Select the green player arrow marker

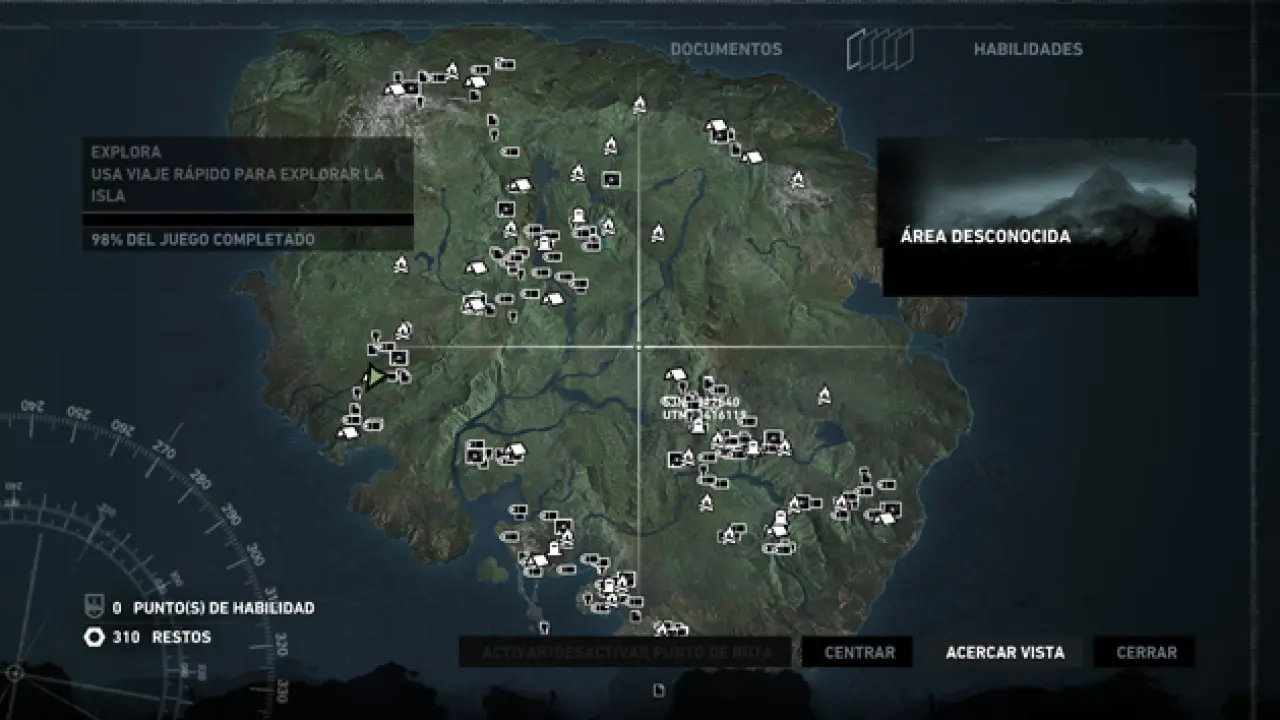(x=375, y=377)
